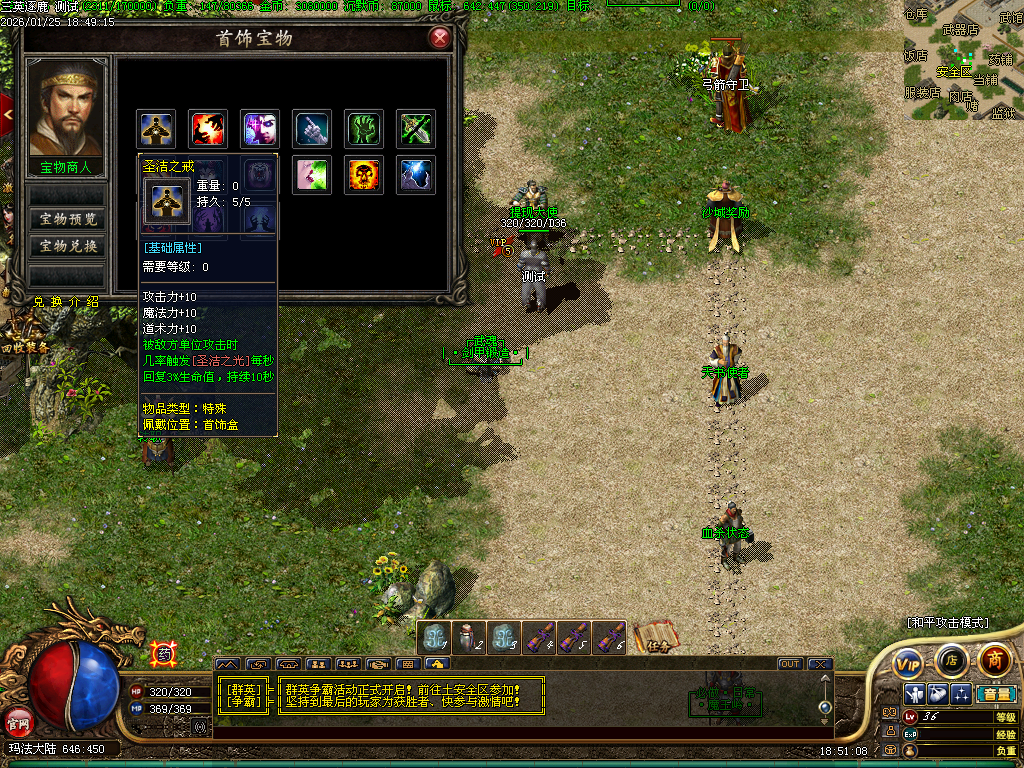Toggle the 音量 volume button
This screenshot has height=768, width=1024.
995,693
